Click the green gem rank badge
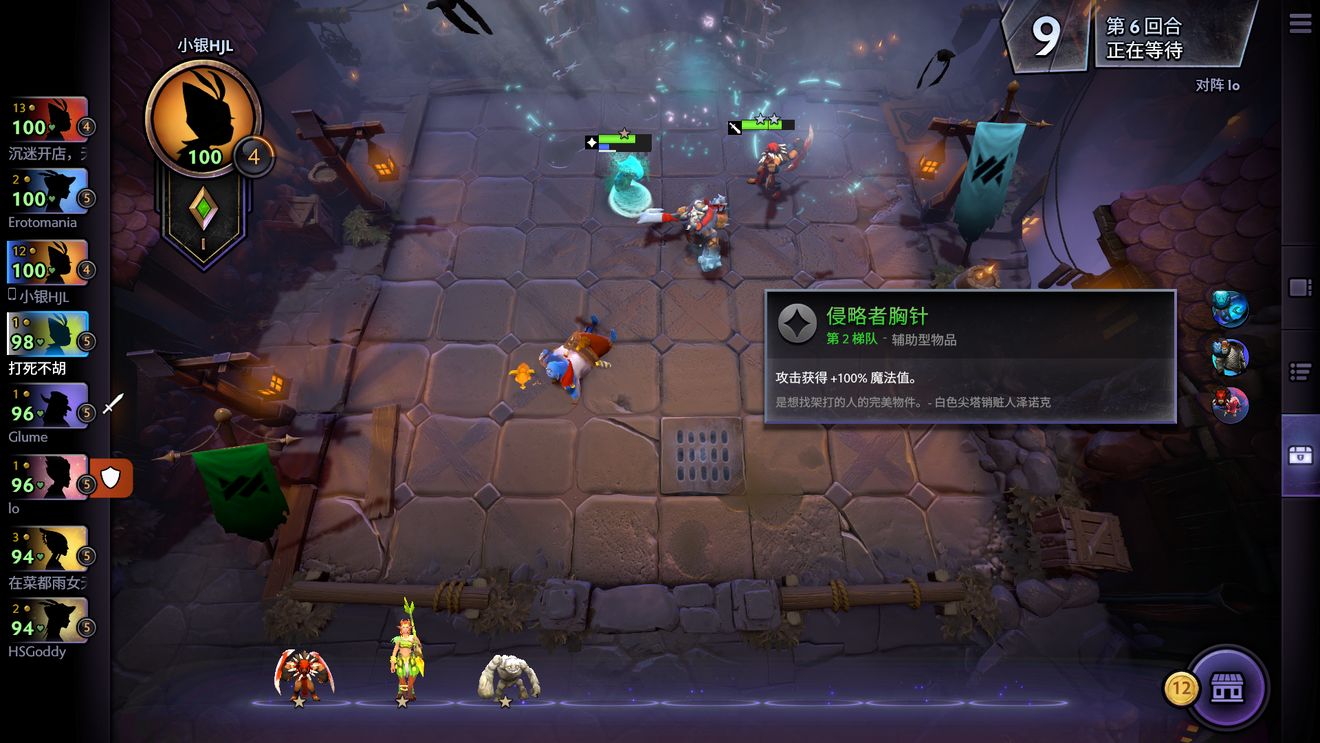The image size is (1320, 743). [x=203, y=215]
